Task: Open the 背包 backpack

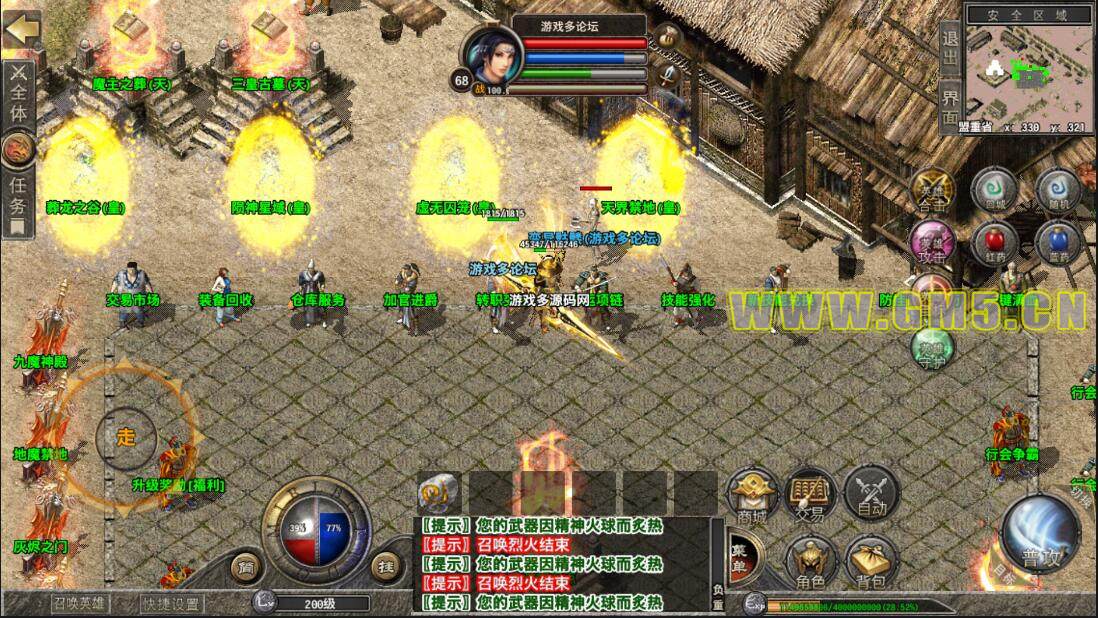Action: point(869,562)
